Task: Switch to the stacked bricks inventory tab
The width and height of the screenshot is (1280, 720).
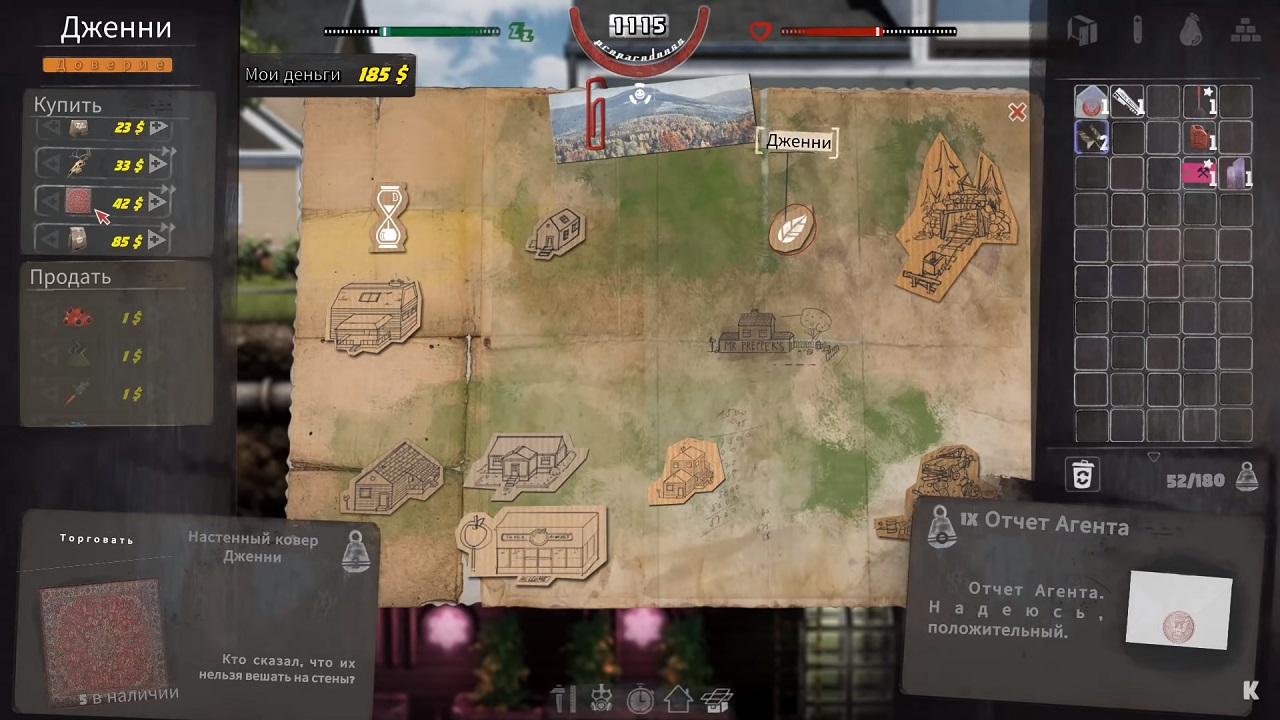Action: 1244,29
